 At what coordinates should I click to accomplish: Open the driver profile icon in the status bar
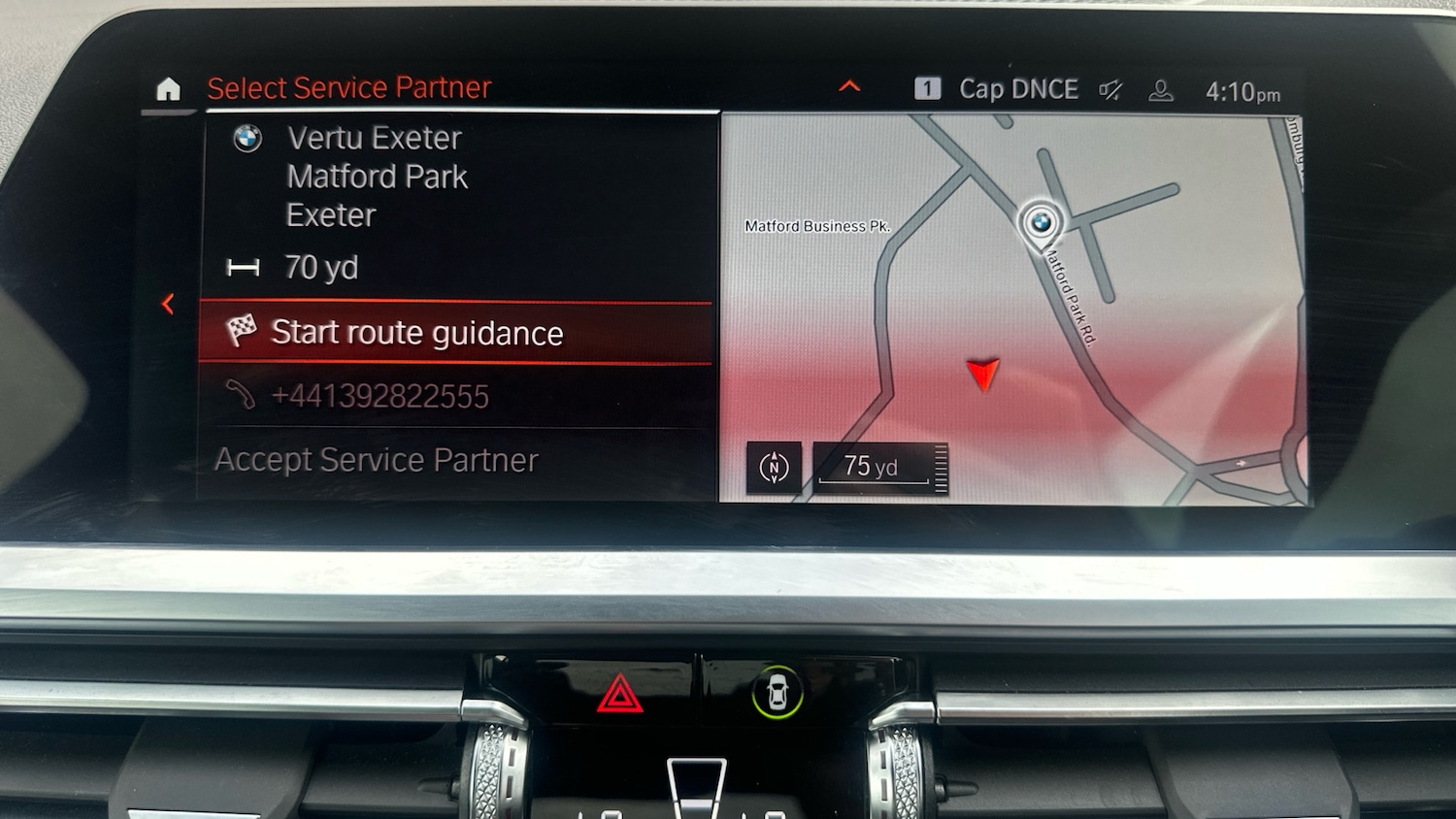tap(1161, 89)
